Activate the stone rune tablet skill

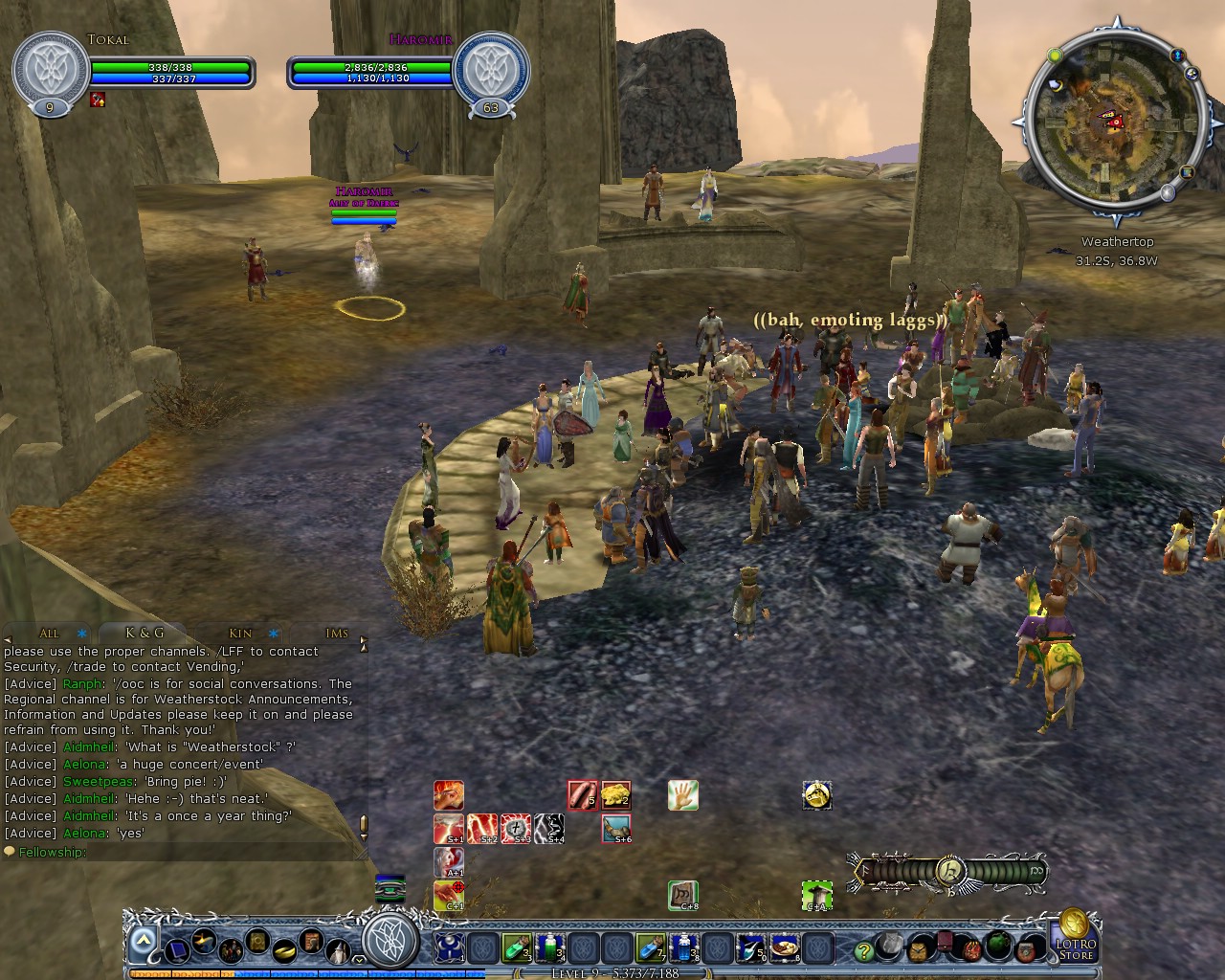pyautogui.click(x=682, y=895)
